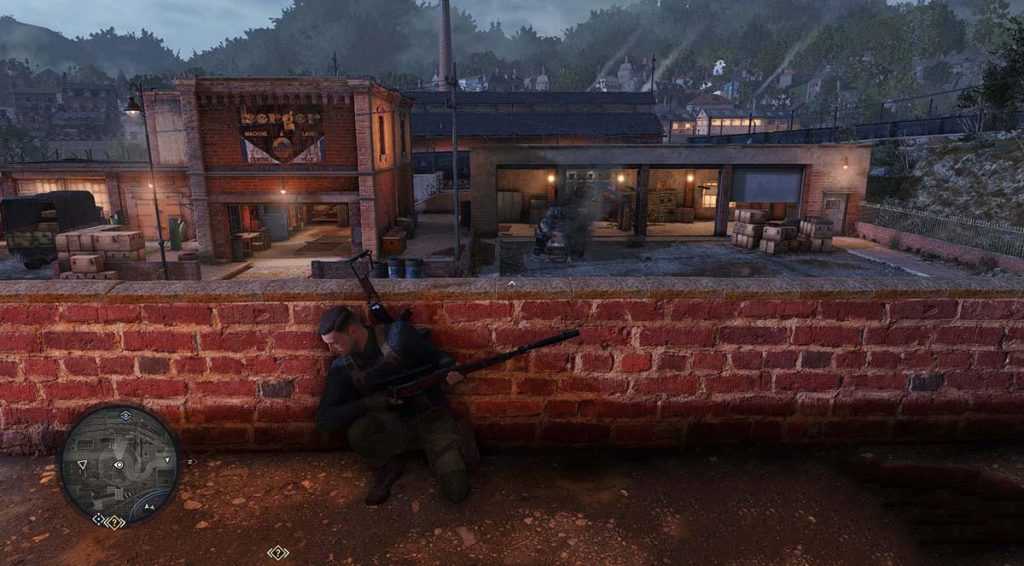Click the eye icon in the minimap center

point(119,465)
